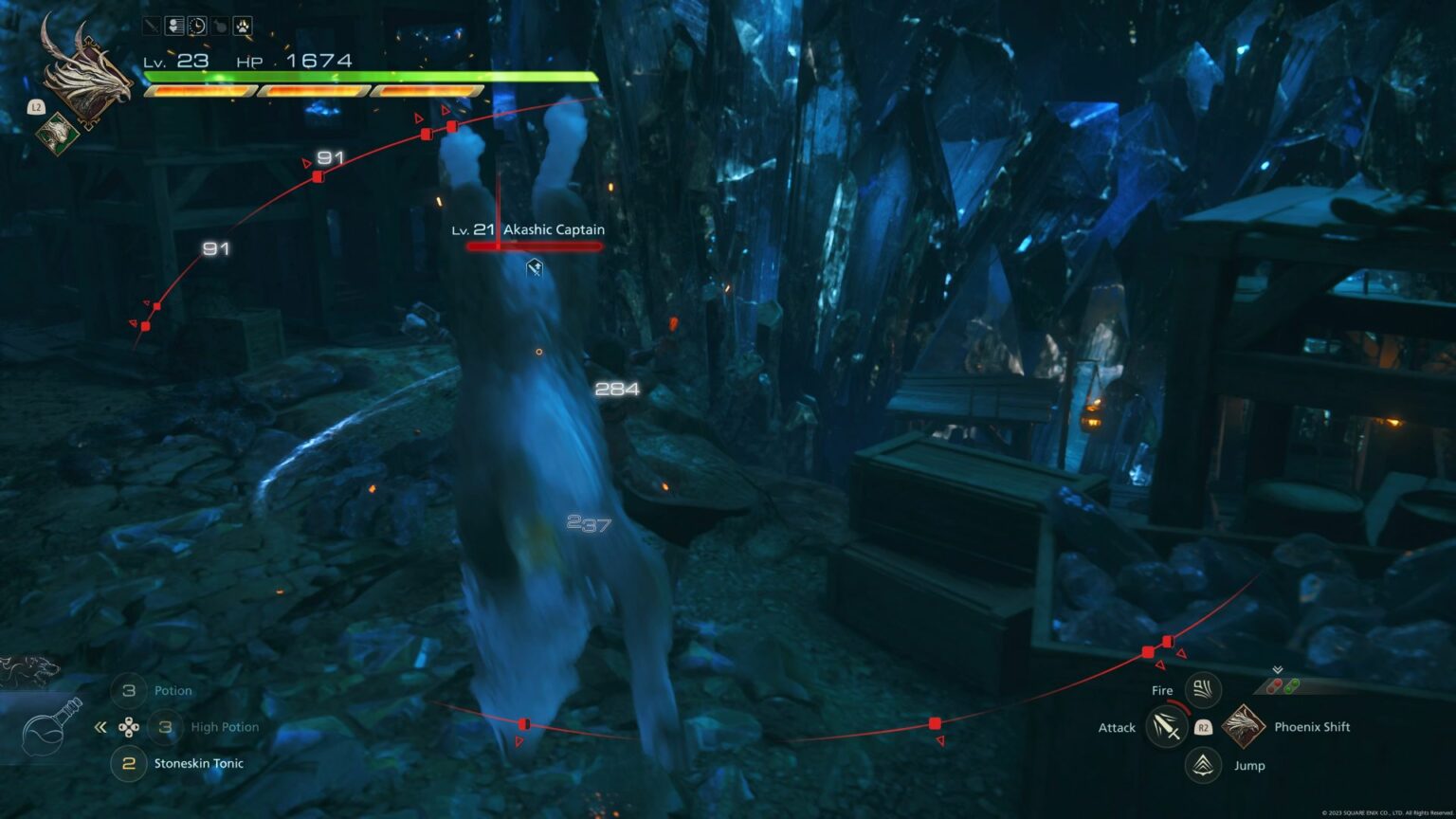This screenshot has width=1456, height=819.
Task: Select the paw-print Torgal command icon
Action: tap(243, 26)
